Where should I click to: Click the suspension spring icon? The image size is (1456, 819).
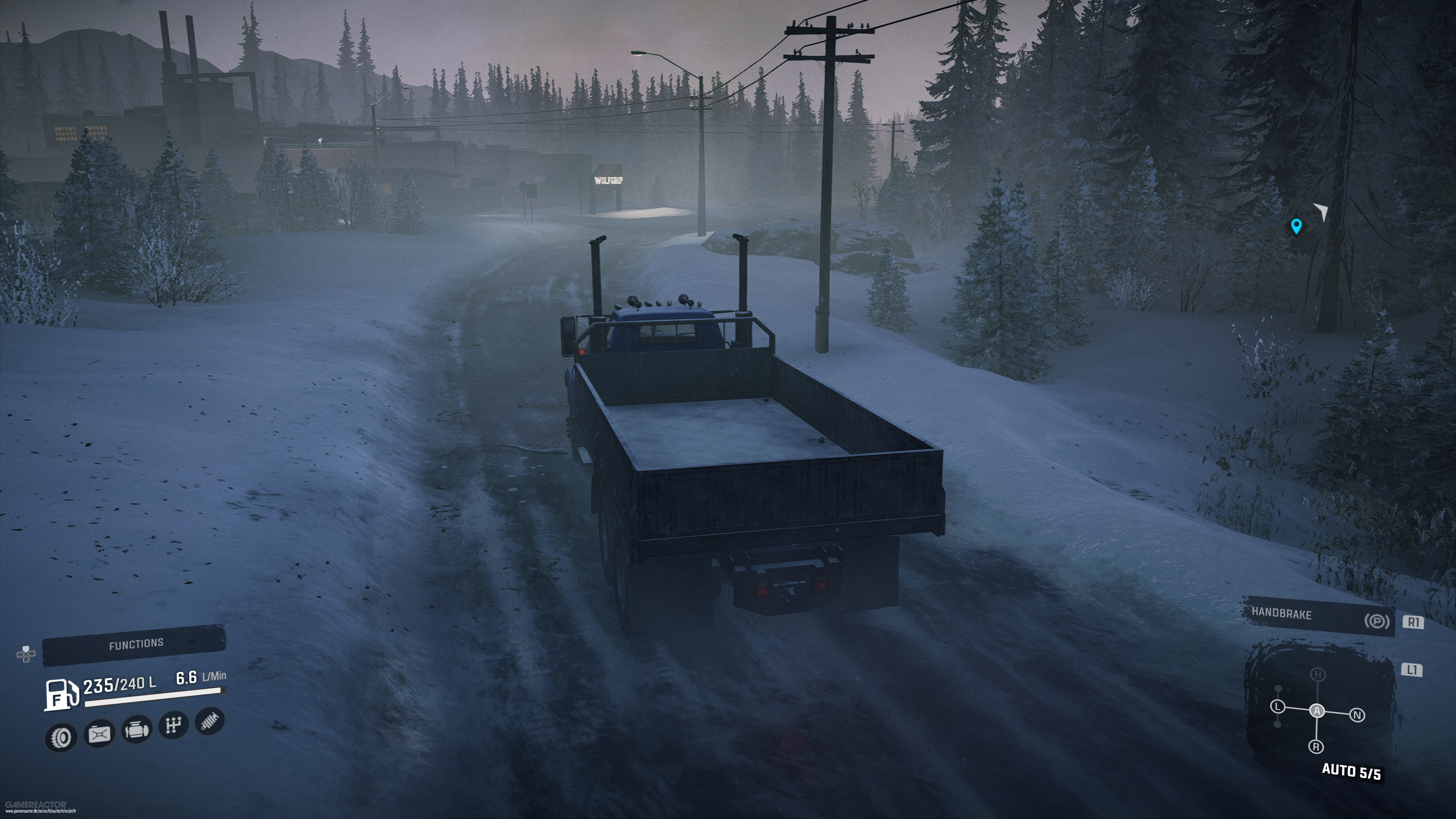click(210, 721)
